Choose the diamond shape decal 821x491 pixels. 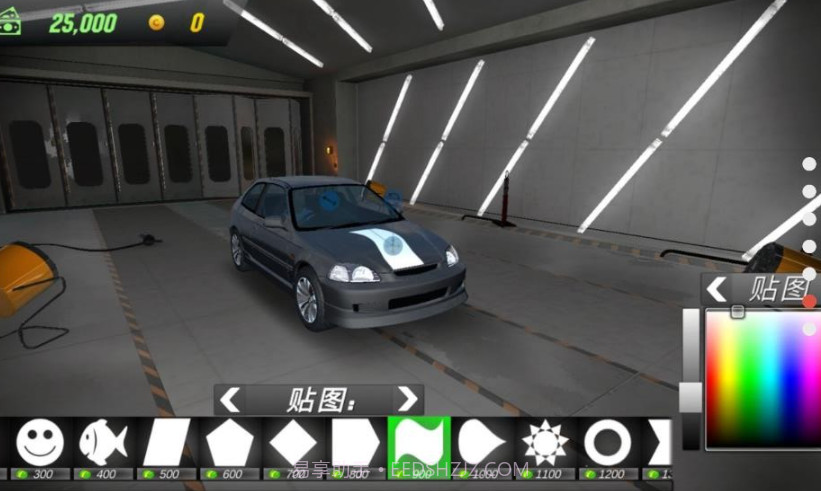(x=293, y=442)
